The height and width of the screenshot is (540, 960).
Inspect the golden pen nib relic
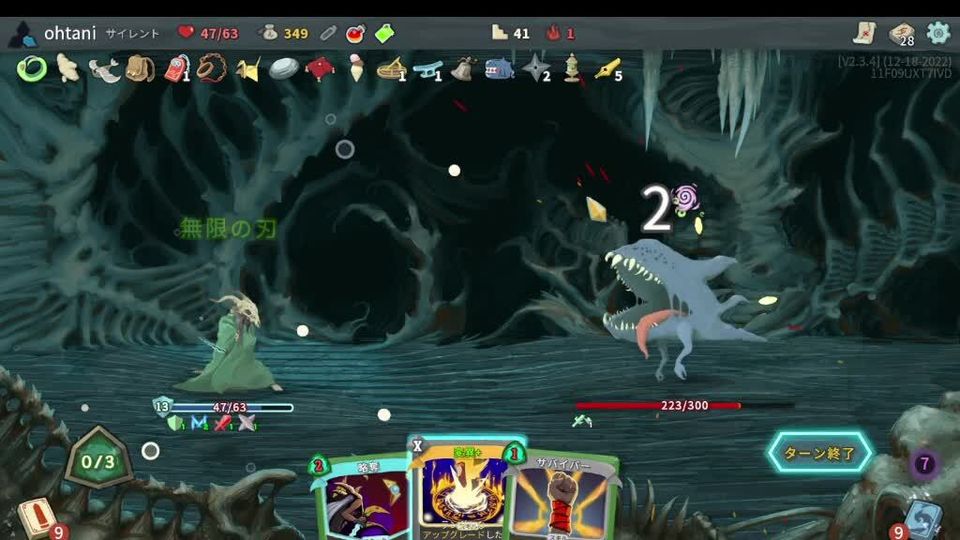coord(606,68)
